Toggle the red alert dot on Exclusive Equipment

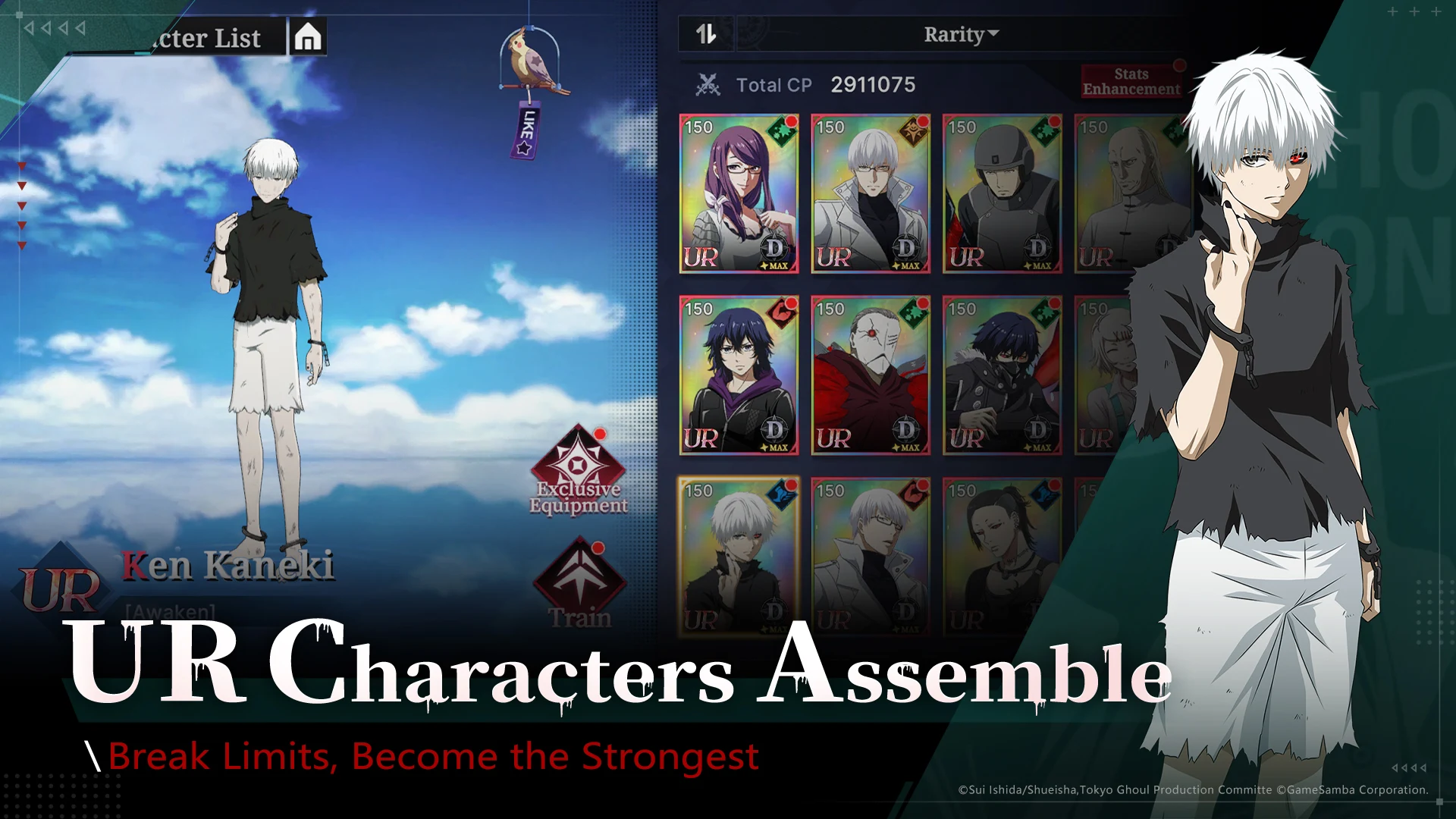(601, 435)
